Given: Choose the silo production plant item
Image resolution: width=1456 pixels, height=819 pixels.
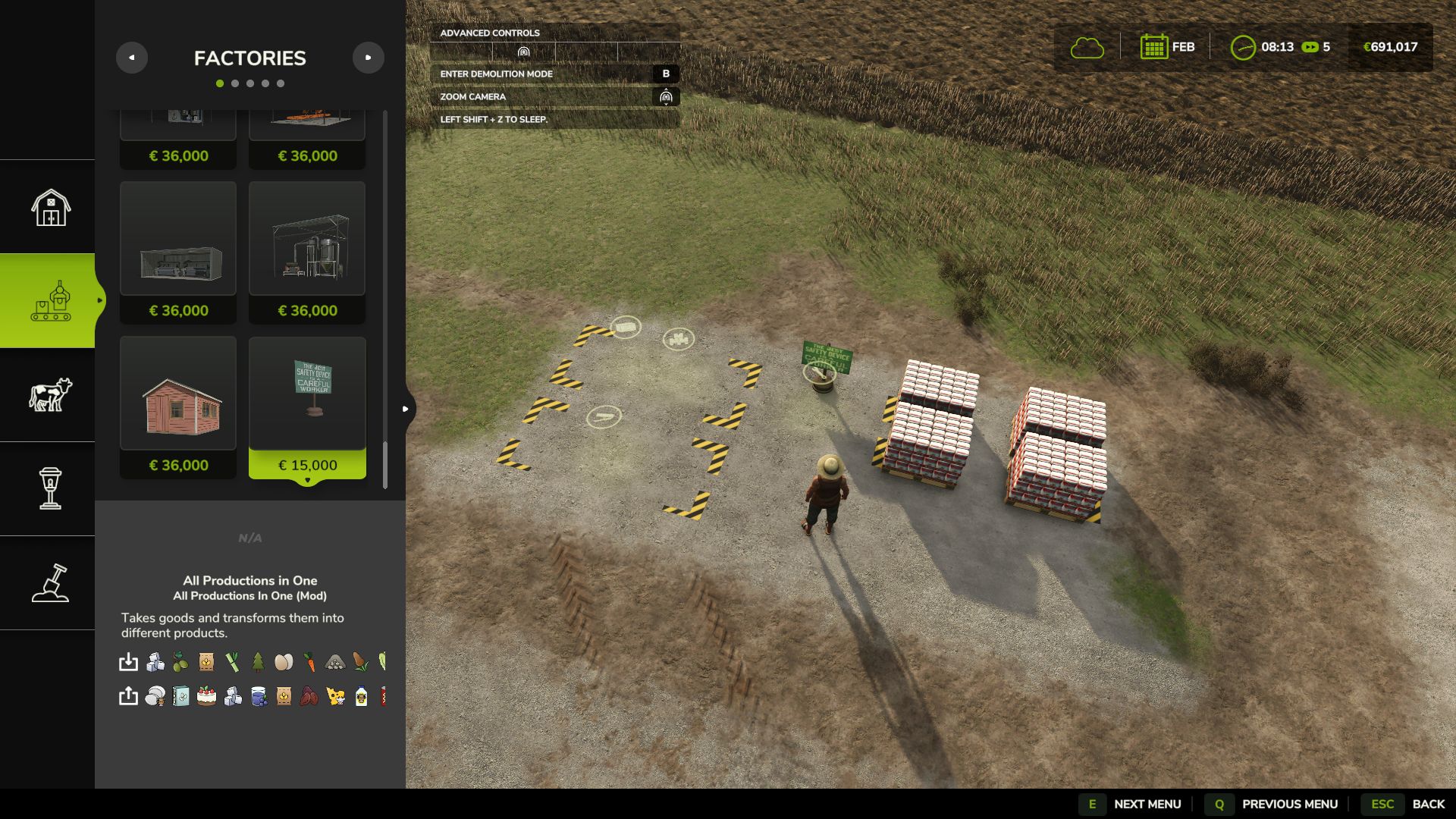Looking at the screenshot, I should coord(307,252).
